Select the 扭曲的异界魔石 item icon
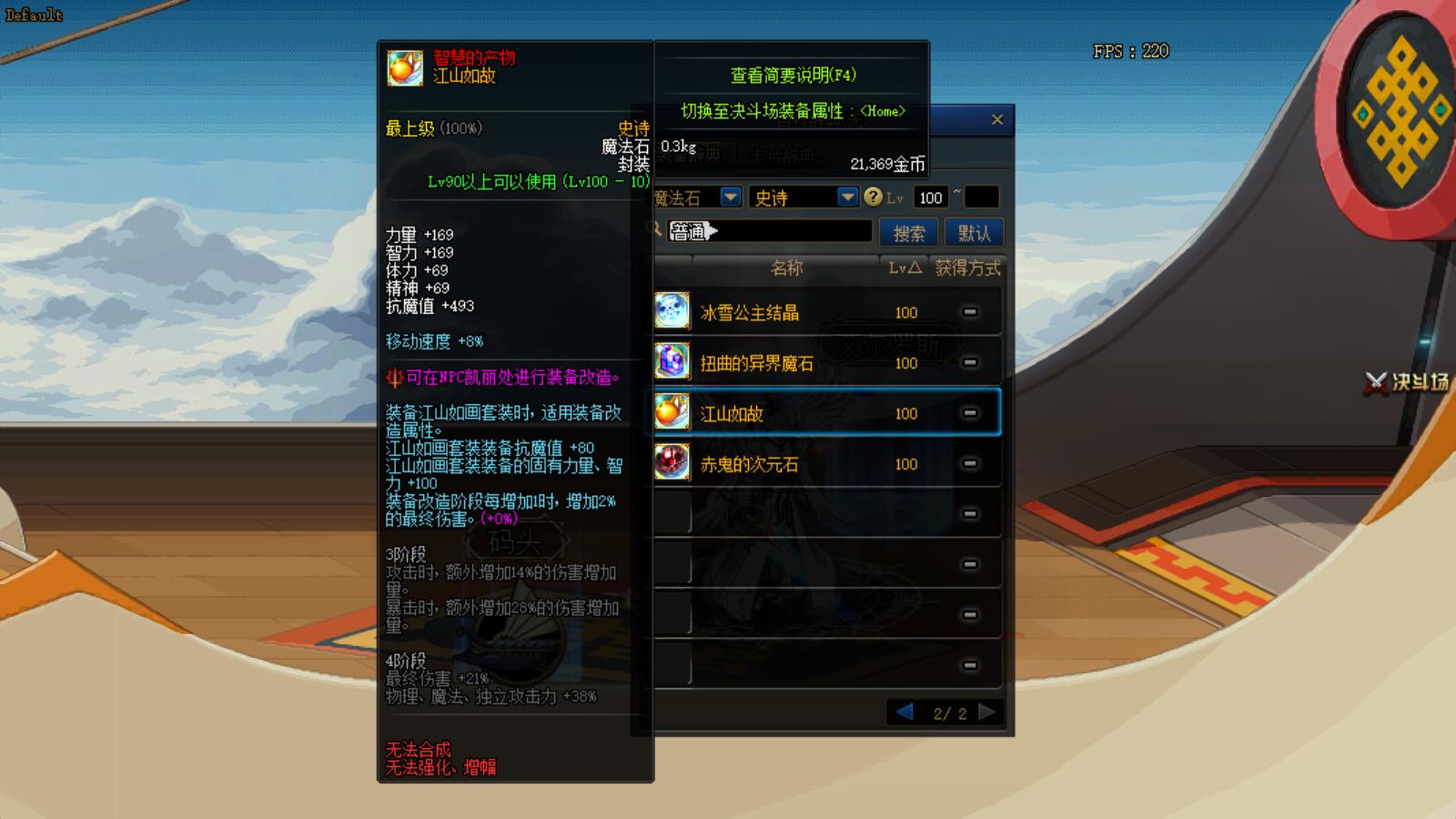Screen dimensions: 1456x819 tap(671, 361)
